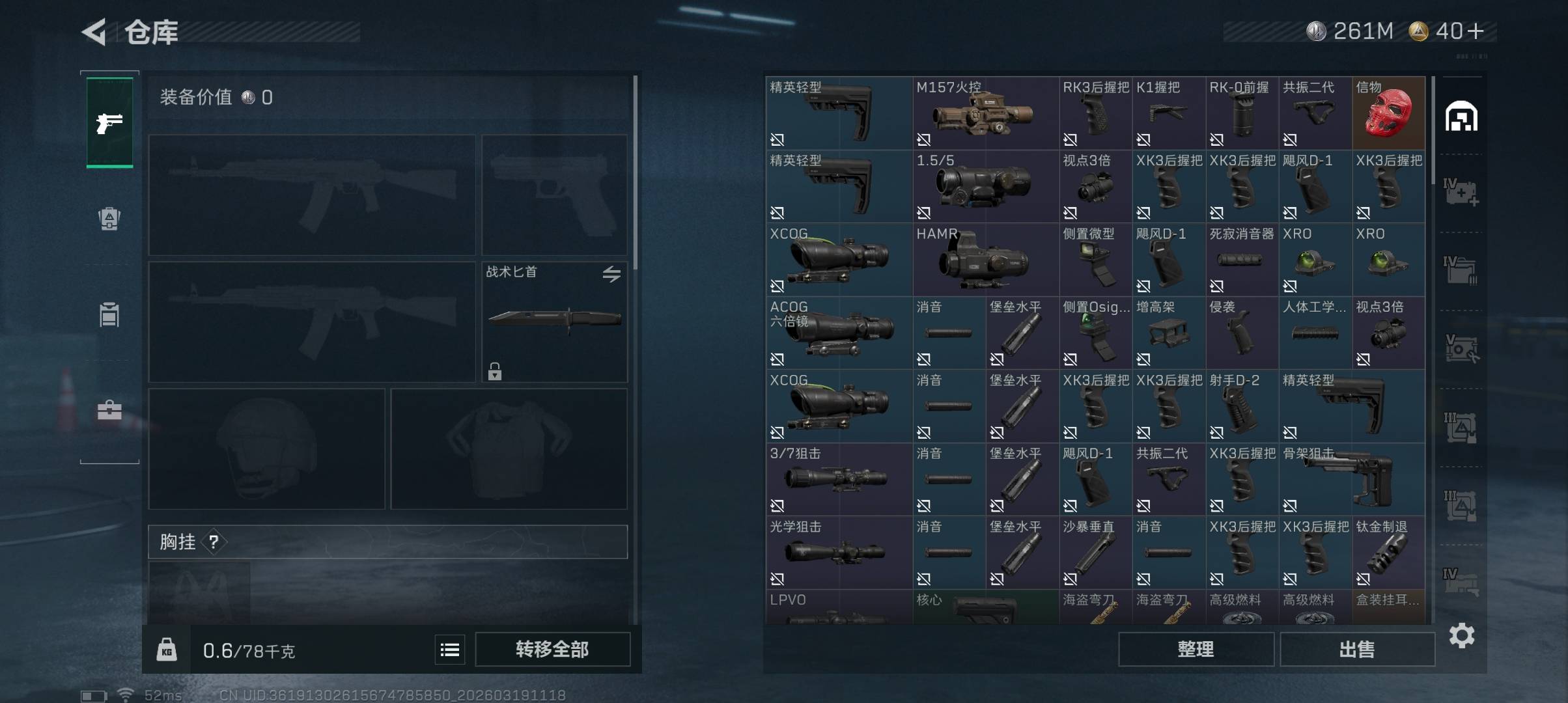Open the 出售 sell option
The width and height of the screenshot is (1568, 703).
click(1357, 649)
